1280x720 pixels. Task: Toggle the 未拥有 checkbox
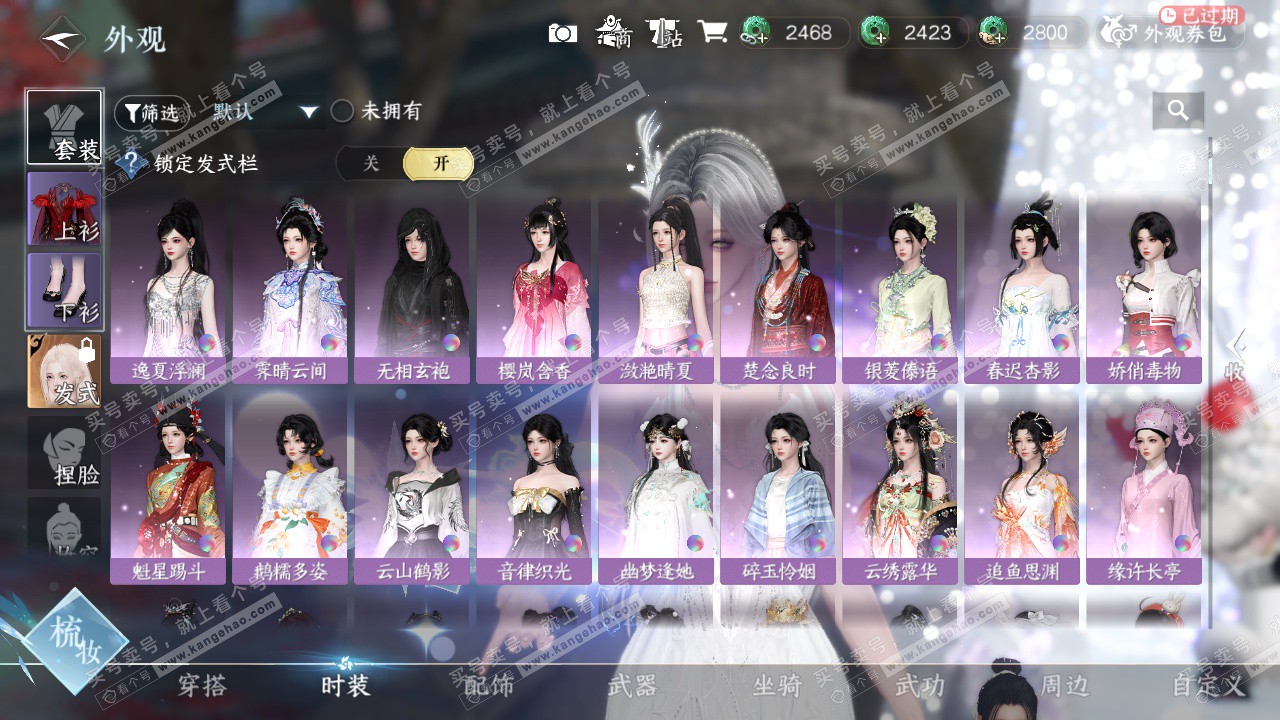point(343,111)
